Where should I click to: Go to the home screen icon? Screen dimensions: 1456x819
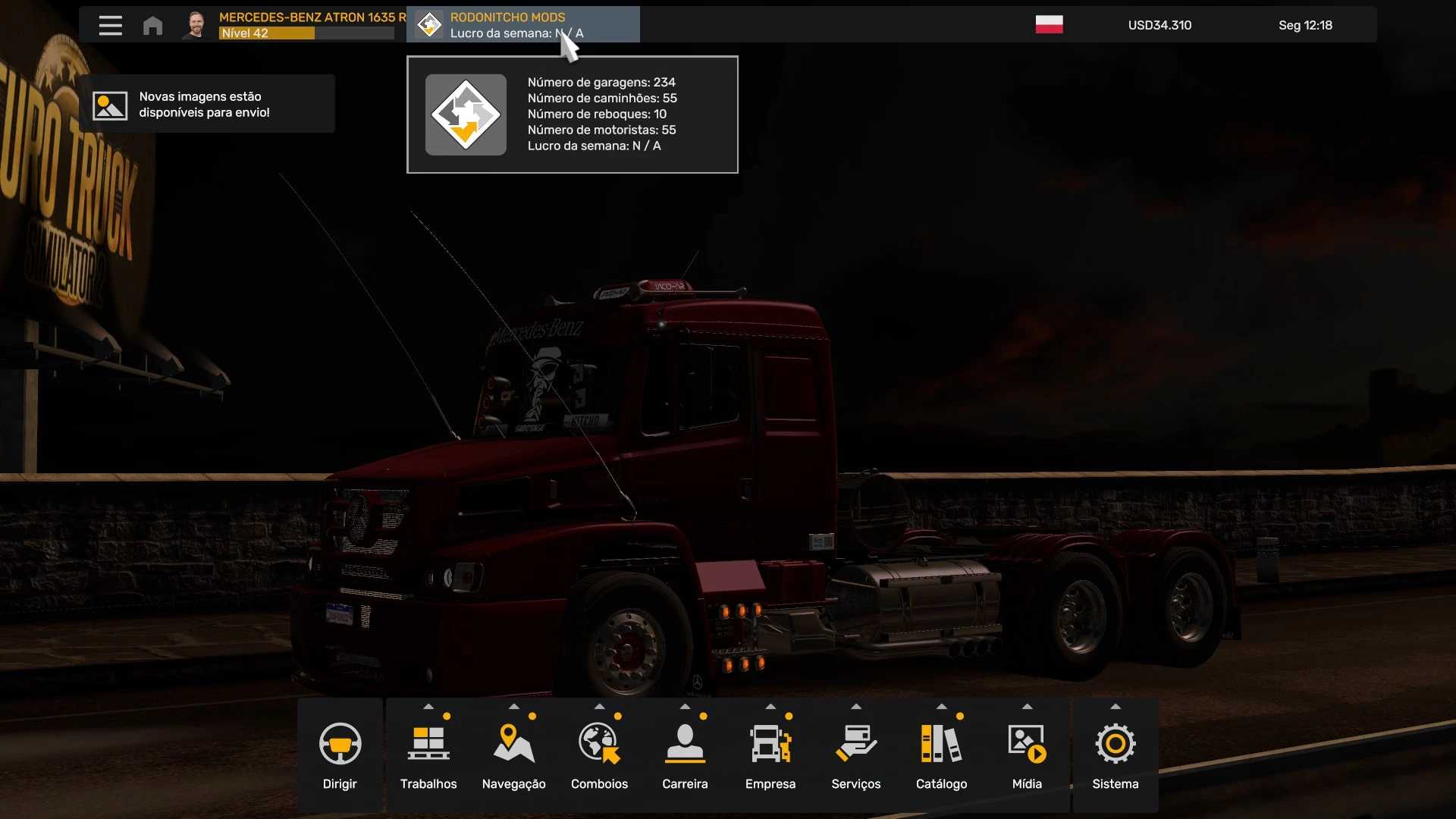(x=152, y=25)
